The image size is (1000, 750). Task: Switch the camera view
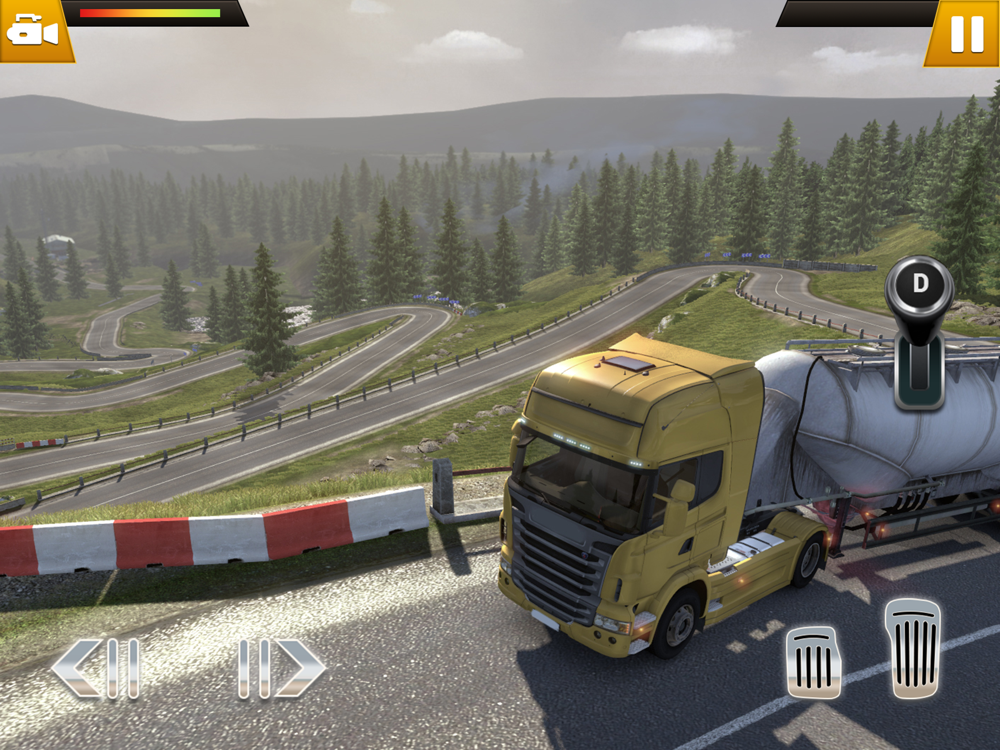pos(33,30)
